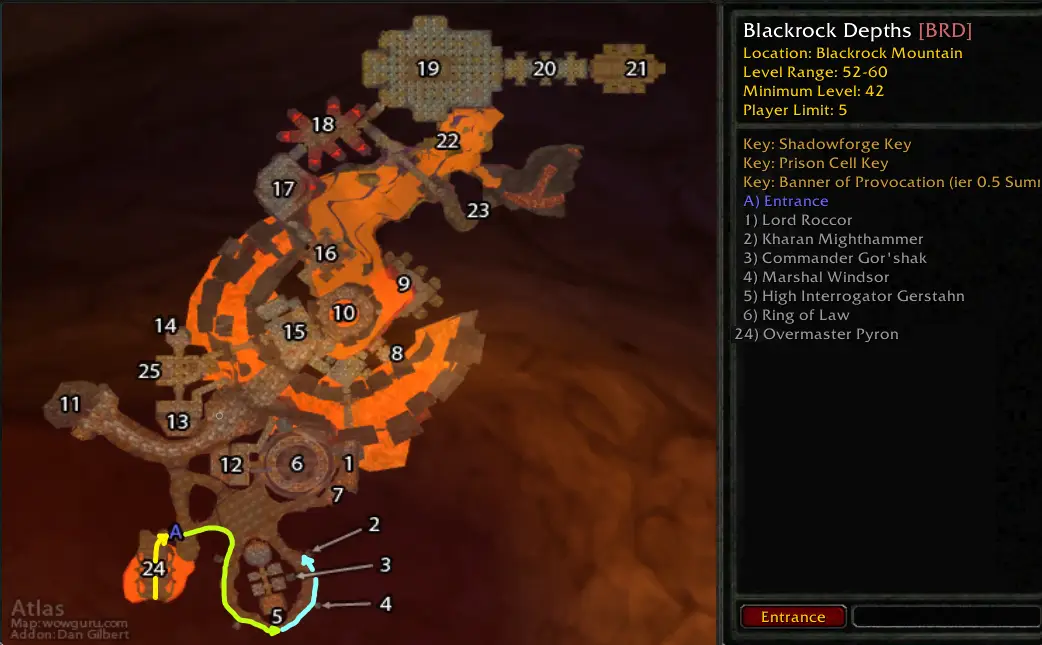Click map marker 19 on the dungeon map
Screen dimensions: 1042x645
click(428, 69)
